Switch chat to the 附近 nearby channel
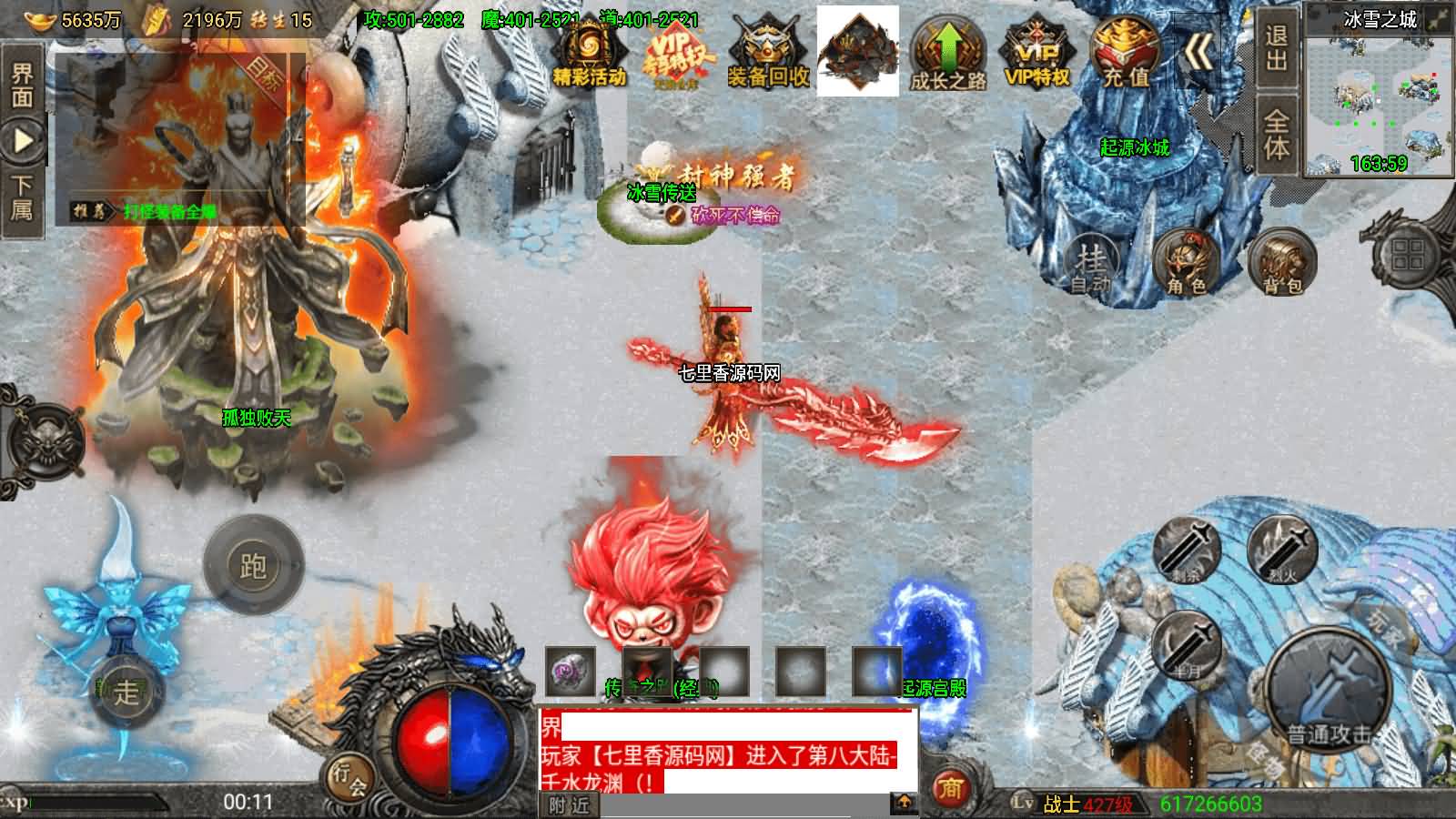 (x=570, y=805)
